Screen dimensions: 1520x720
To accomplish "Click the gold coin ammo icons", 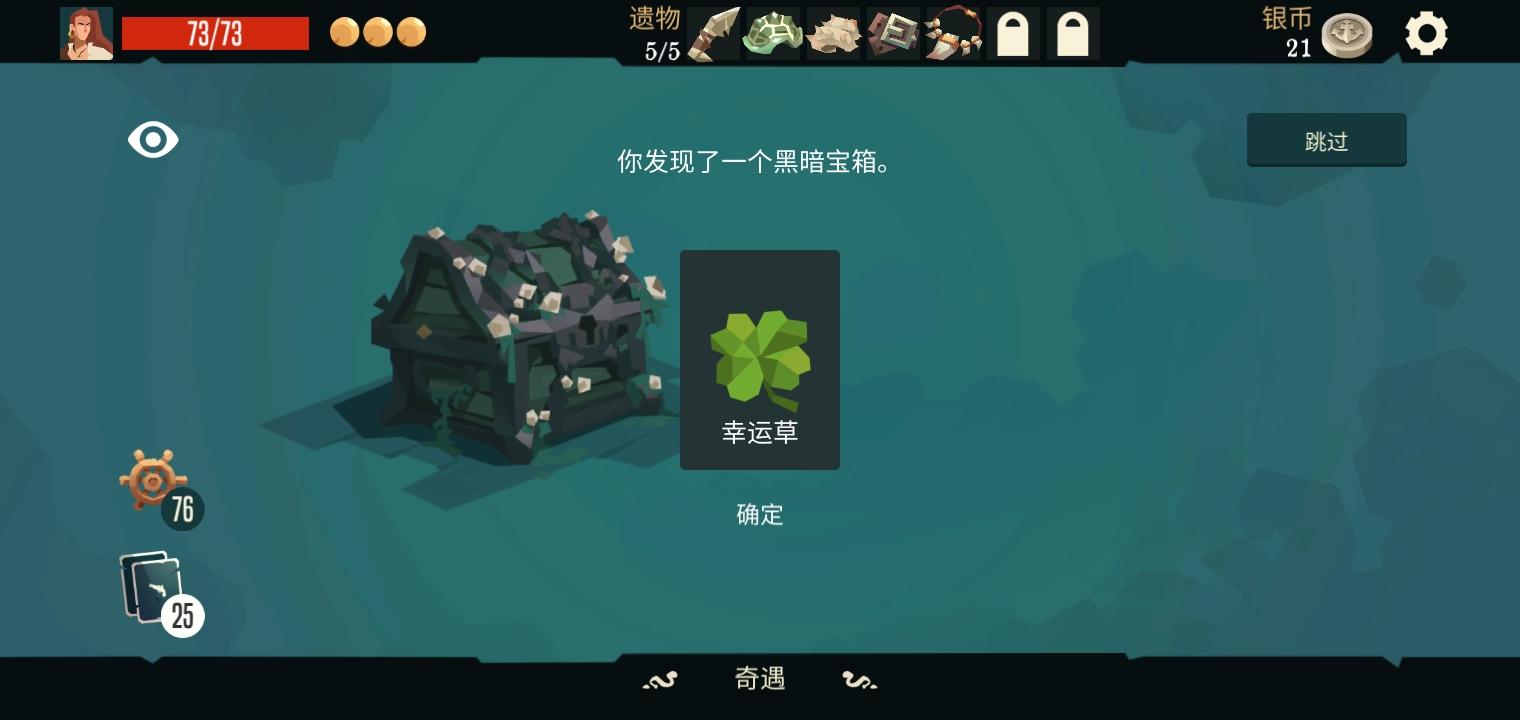I will (378, 32).
